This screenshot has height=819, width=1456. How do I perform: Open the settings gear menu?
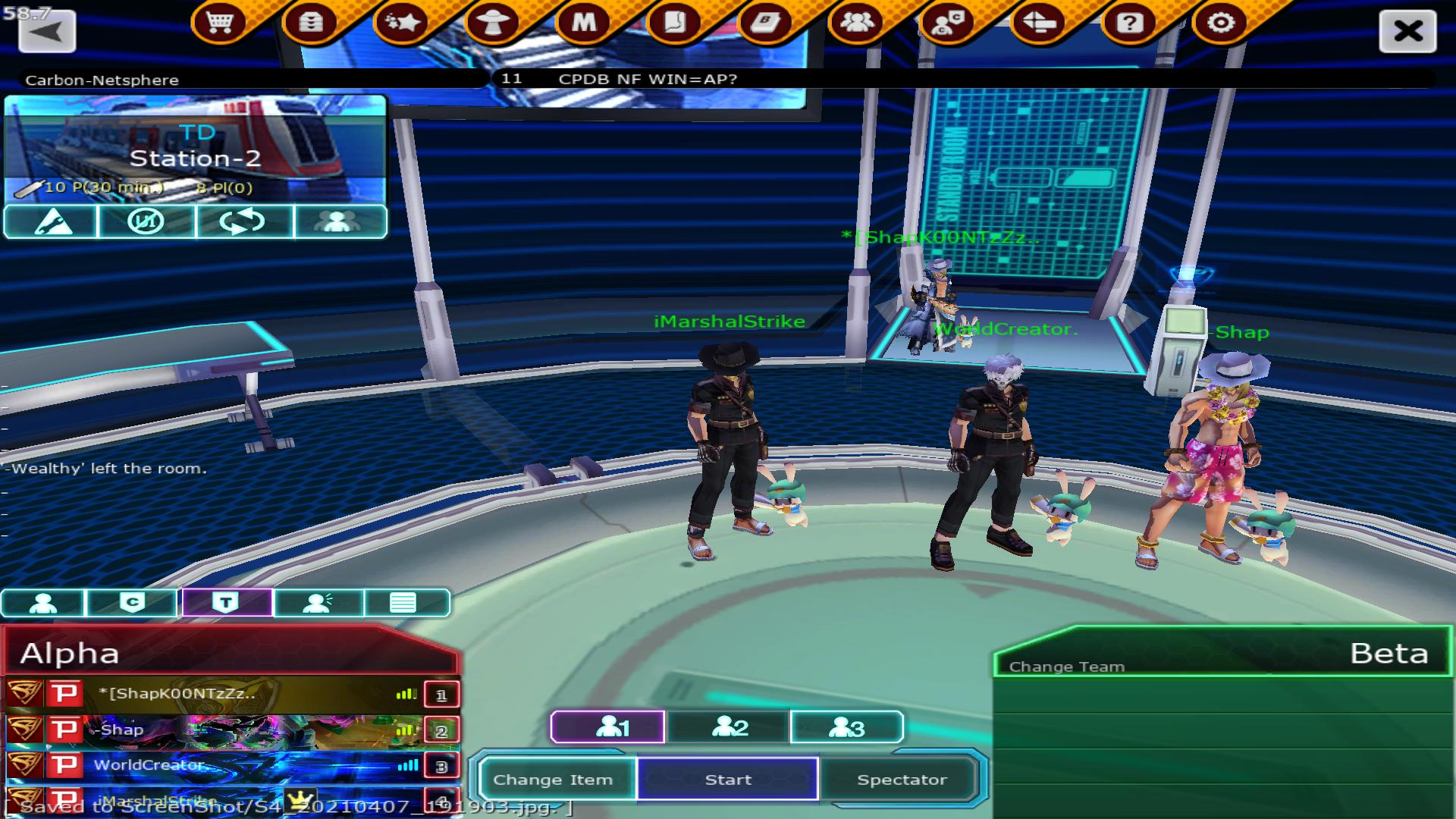click(x=1220, y=23)
